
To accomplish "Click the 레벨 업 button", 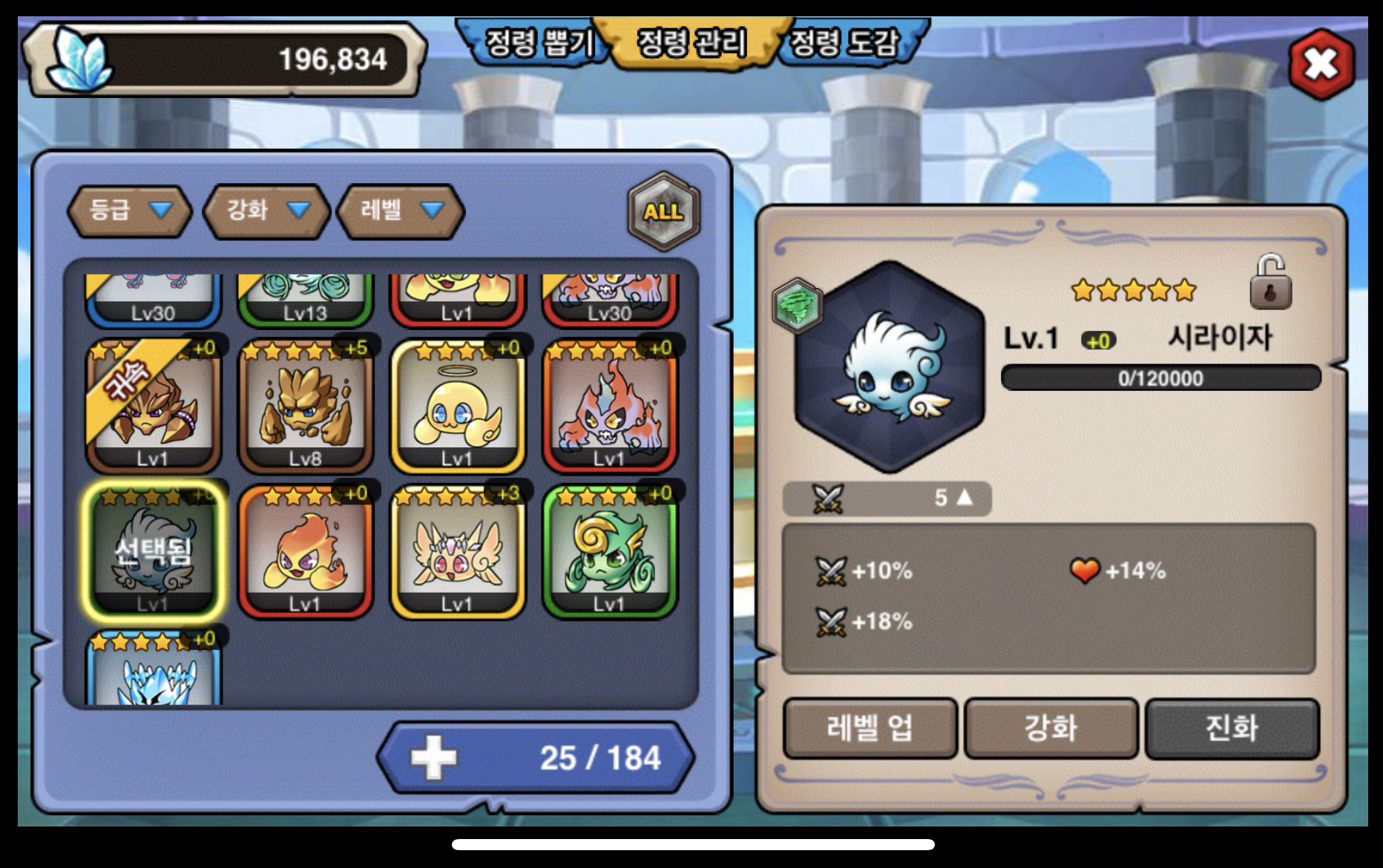I will click(x=870, y=729).
